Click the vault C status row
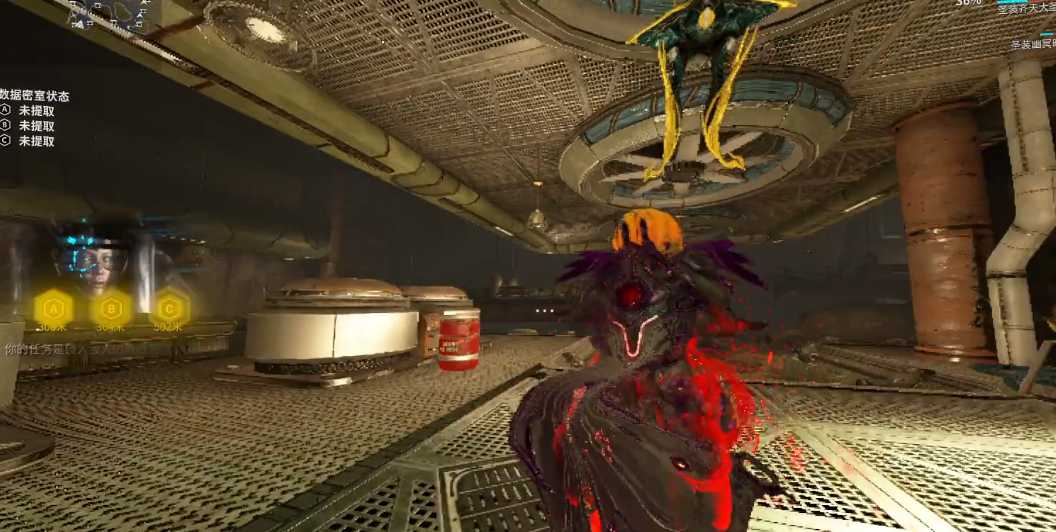This screenshot has width=1056, height=532. [x=28, y=141]
